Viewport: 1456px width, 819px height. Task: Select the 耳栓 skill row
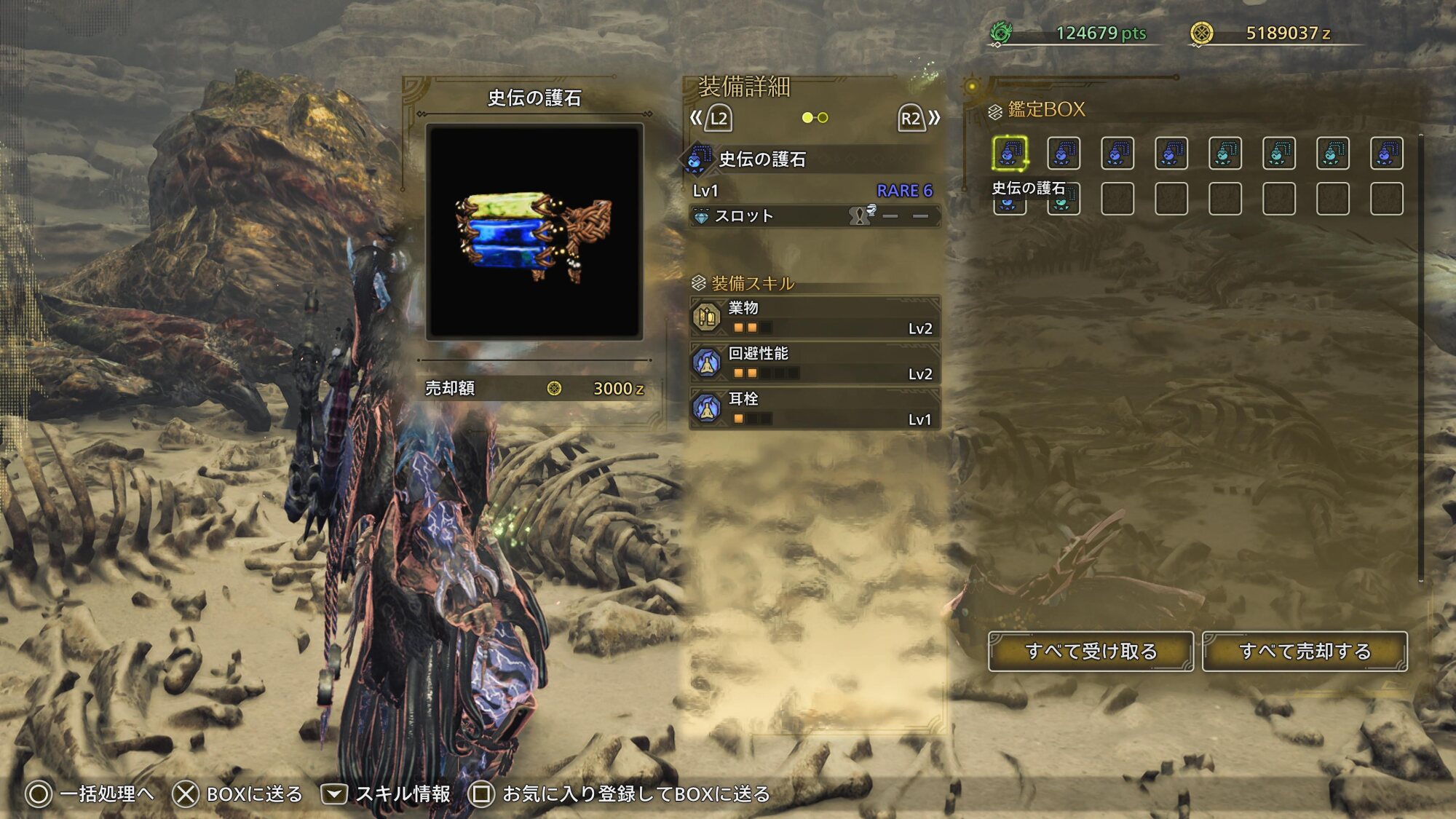click(x=815, y=408)
